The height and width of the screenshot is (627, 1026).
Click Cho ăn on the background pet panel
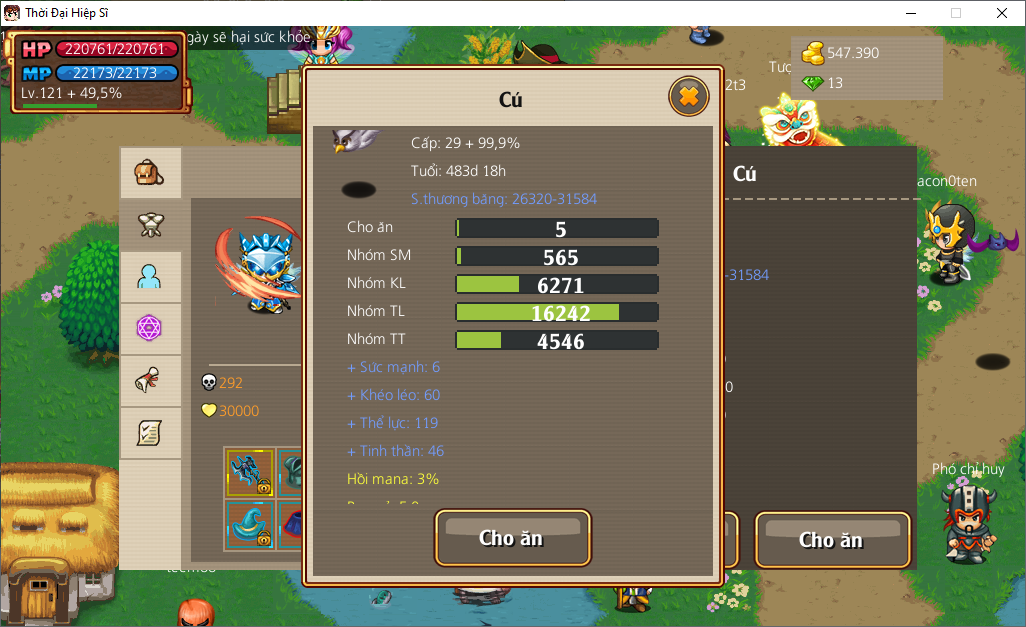[x=831, y=540]
